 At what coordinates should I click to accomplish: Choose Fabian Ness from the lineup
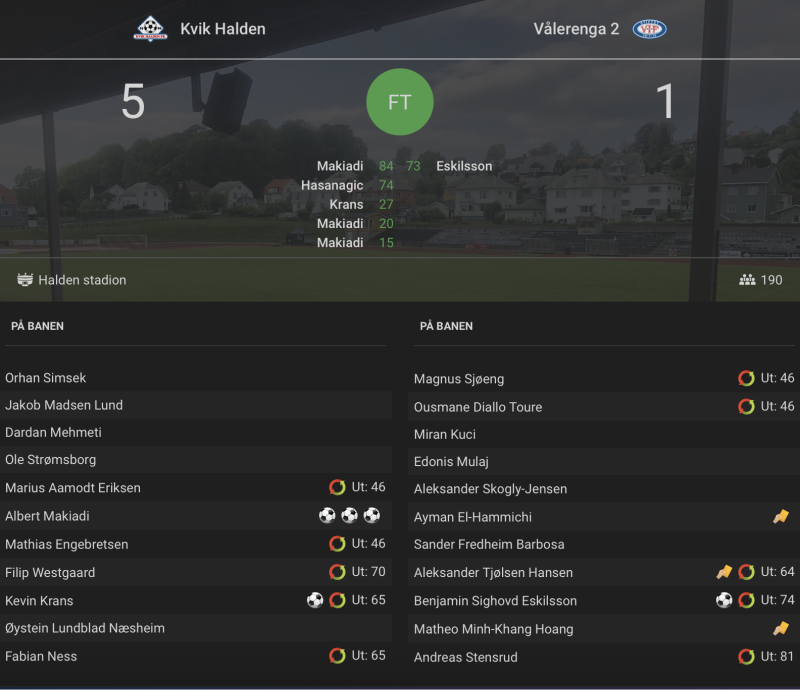click(41, 656)
